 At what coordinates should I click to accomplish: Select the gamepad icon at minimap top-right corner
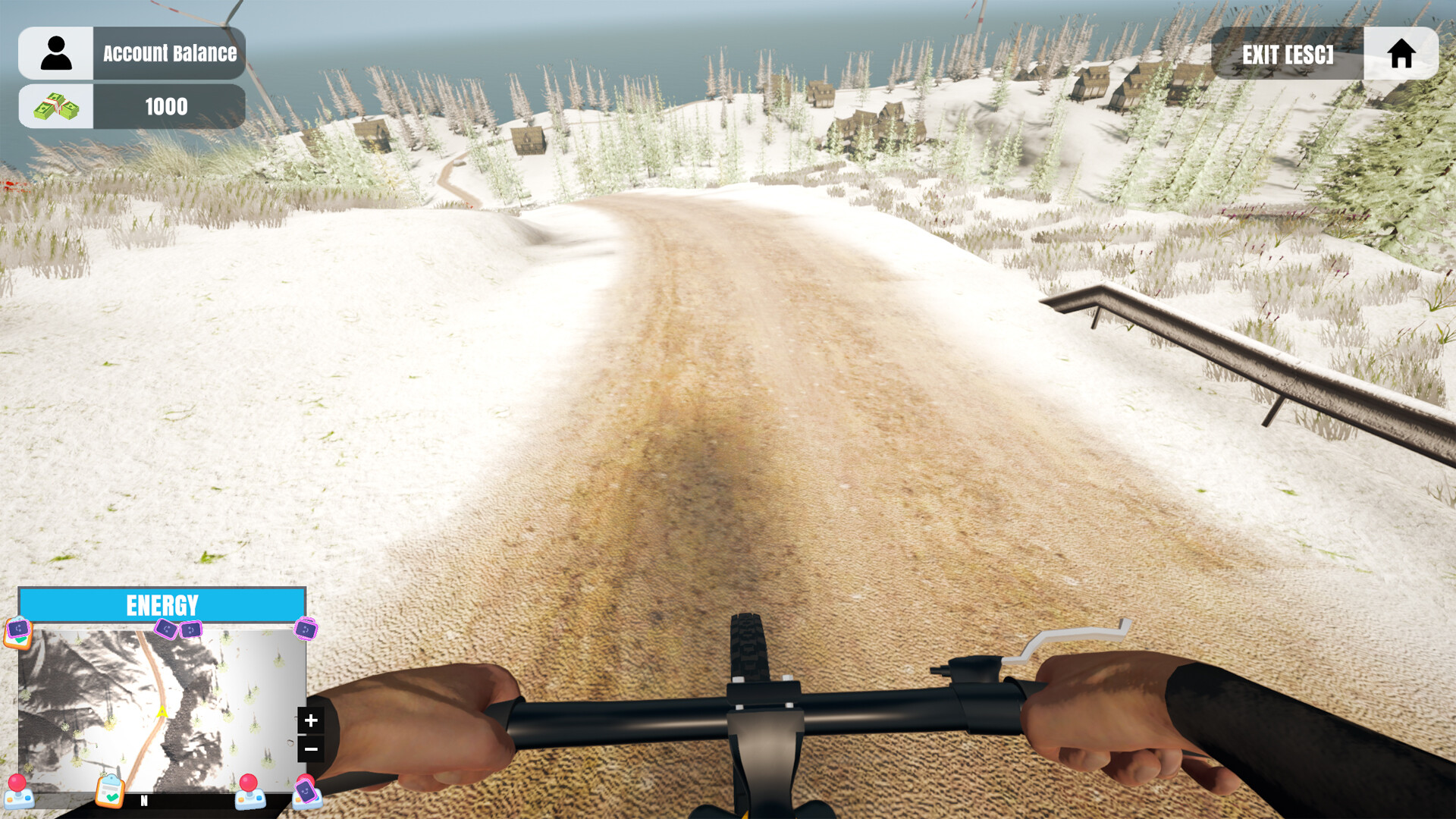[306, 629]
